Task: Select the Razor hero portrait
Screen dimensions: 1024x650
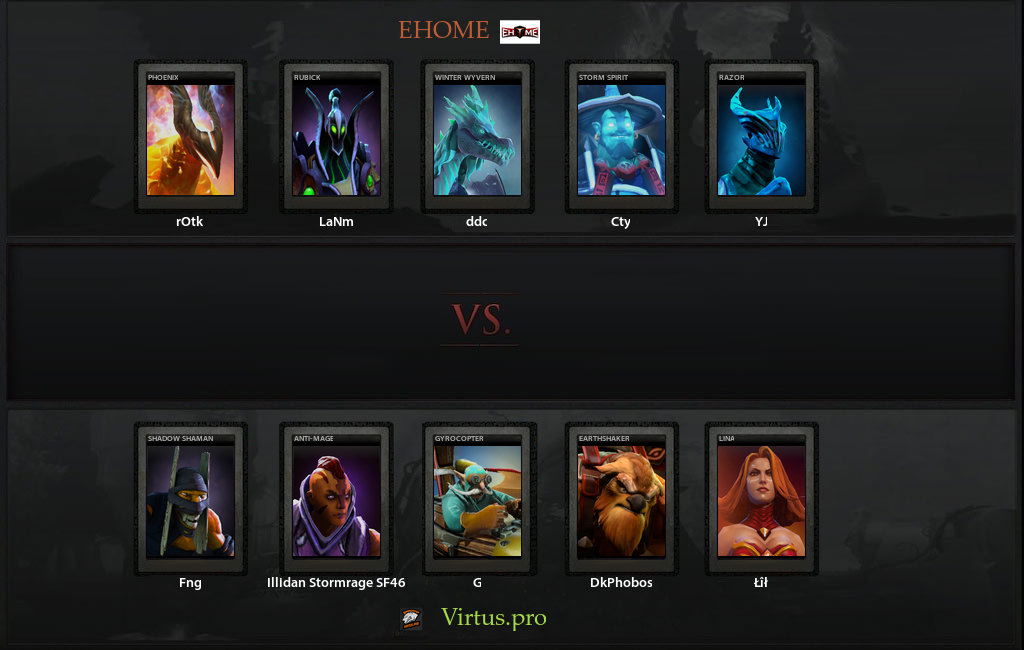Action: (x=762, y=139)
